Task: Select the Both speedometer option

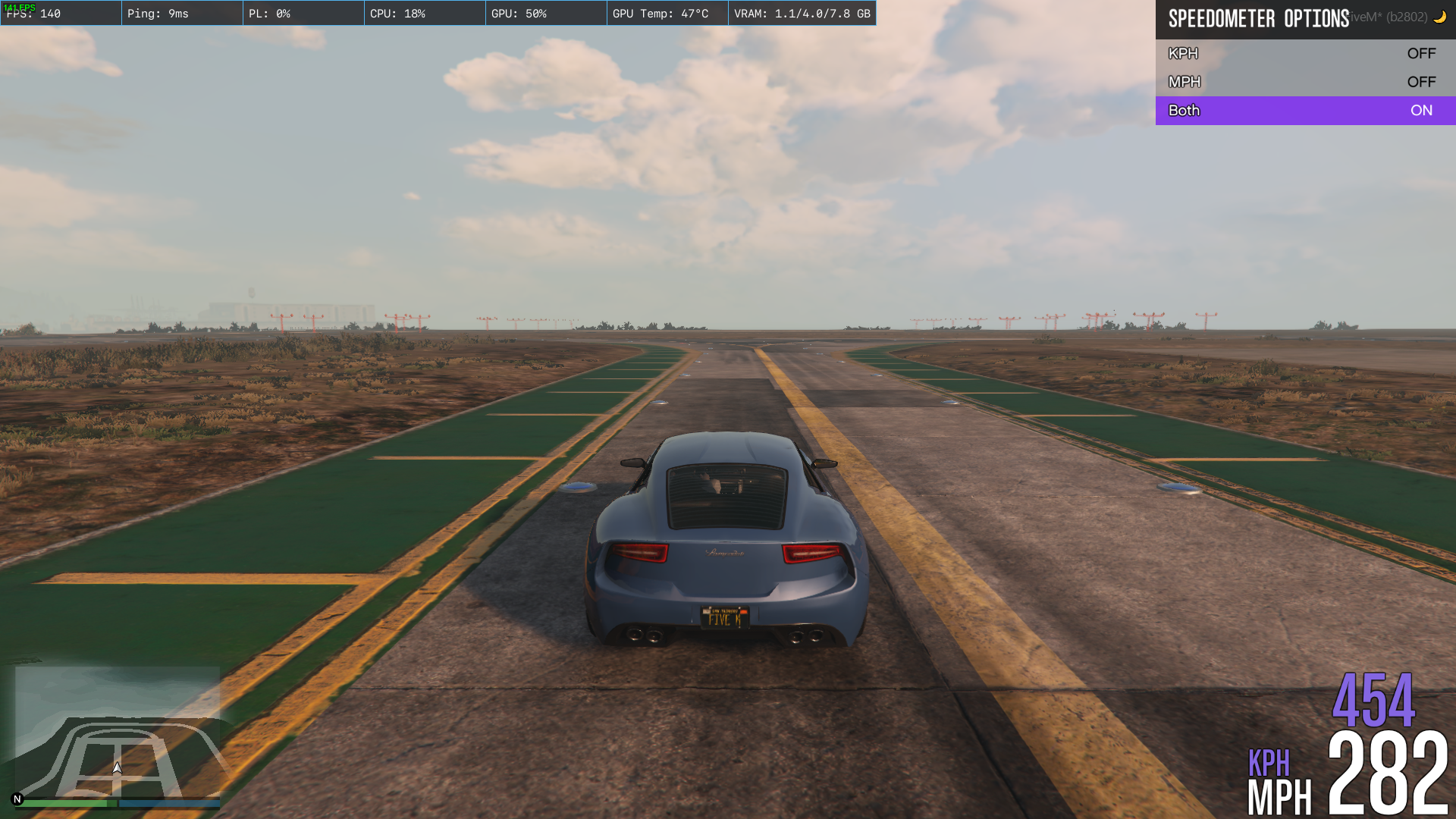Action: coord(1304,111)
